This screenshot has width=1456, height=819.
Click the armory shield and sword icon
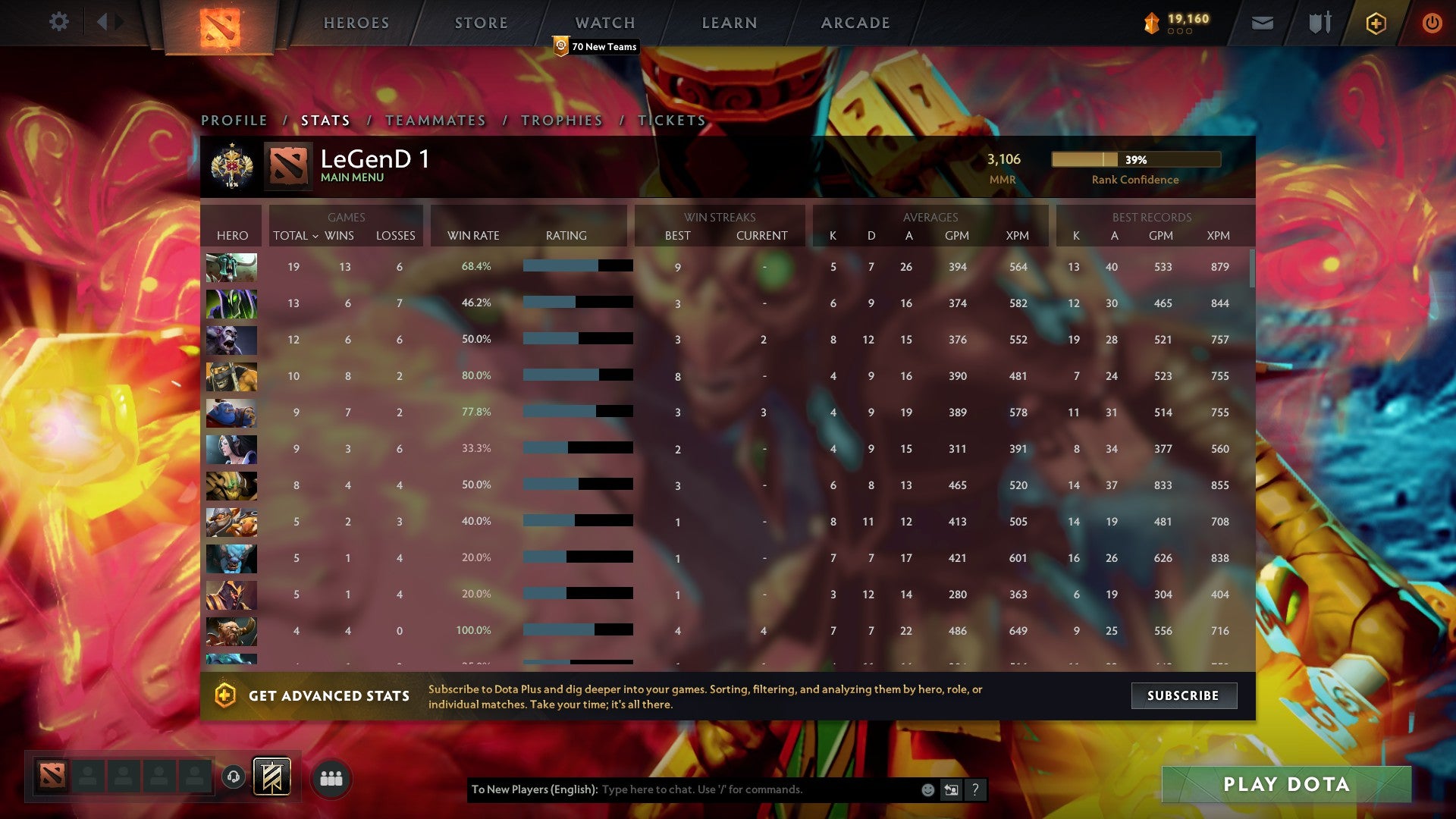(x=1319, y=24)
